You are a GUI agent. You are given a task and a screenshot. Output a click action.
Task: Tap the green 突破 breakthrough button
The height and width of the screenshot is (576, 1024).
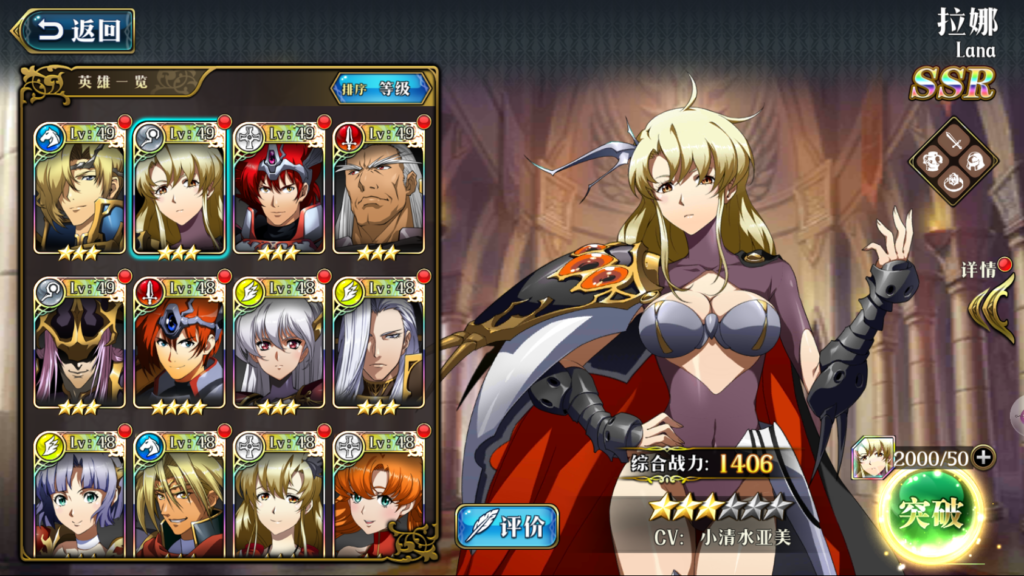930,515
